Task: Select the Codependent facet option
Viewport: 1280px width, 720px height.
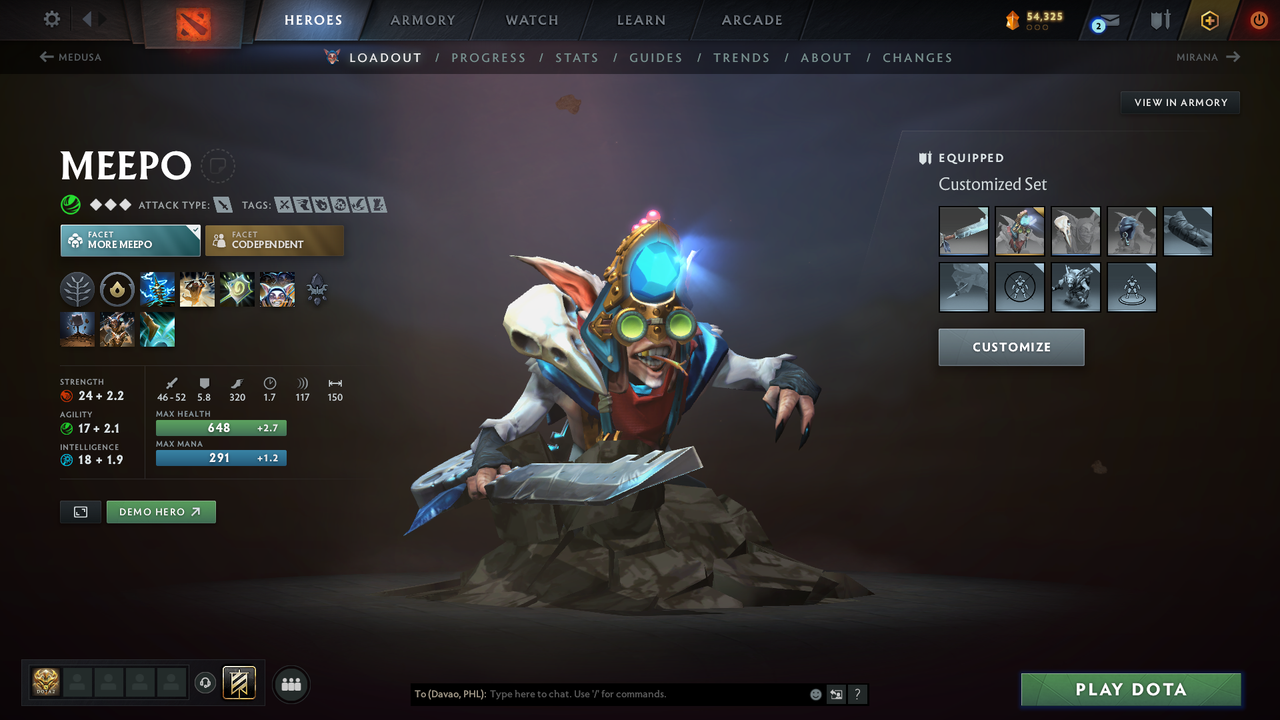Action: [274, 240]
